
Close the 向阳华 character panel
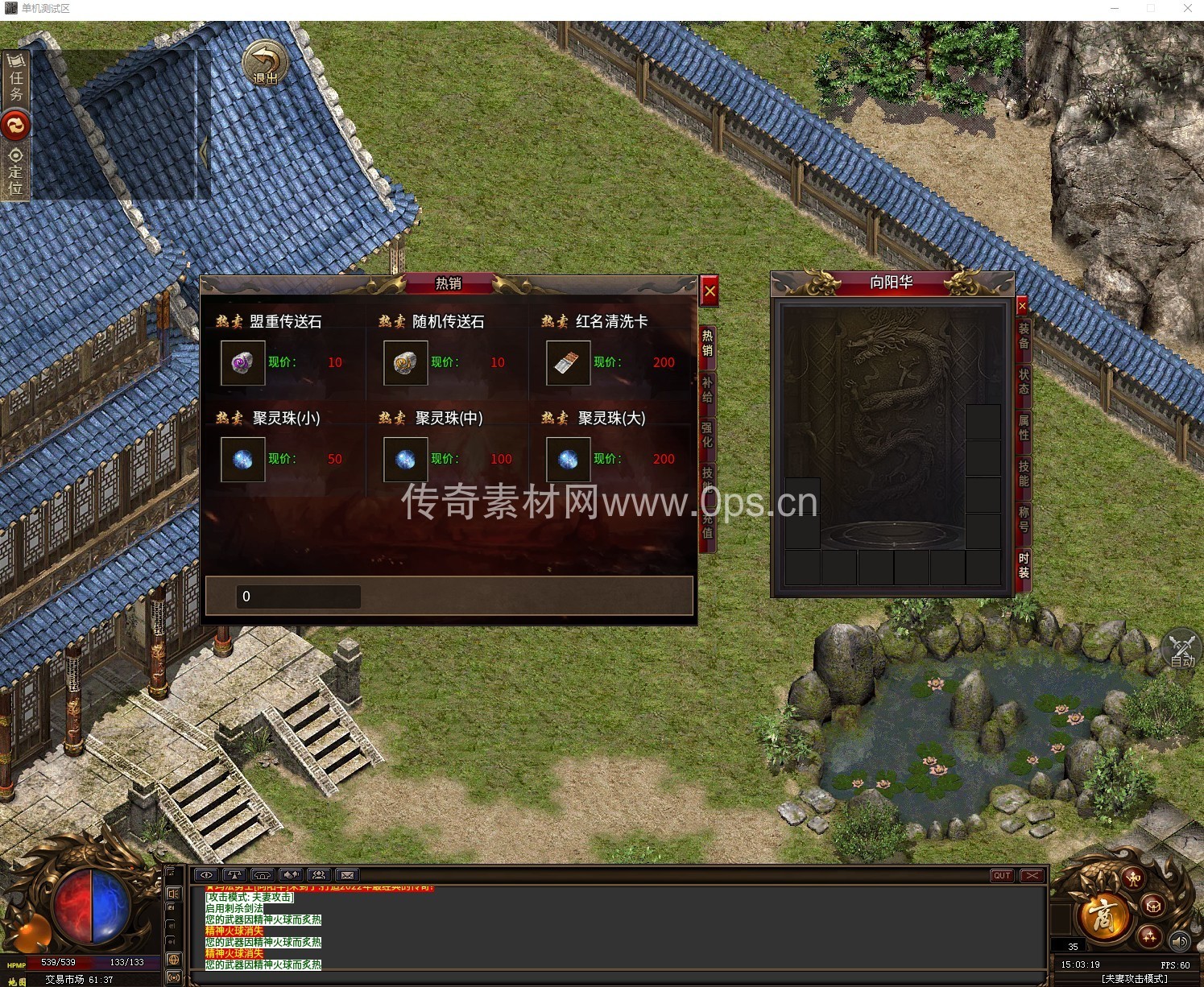1022,306
